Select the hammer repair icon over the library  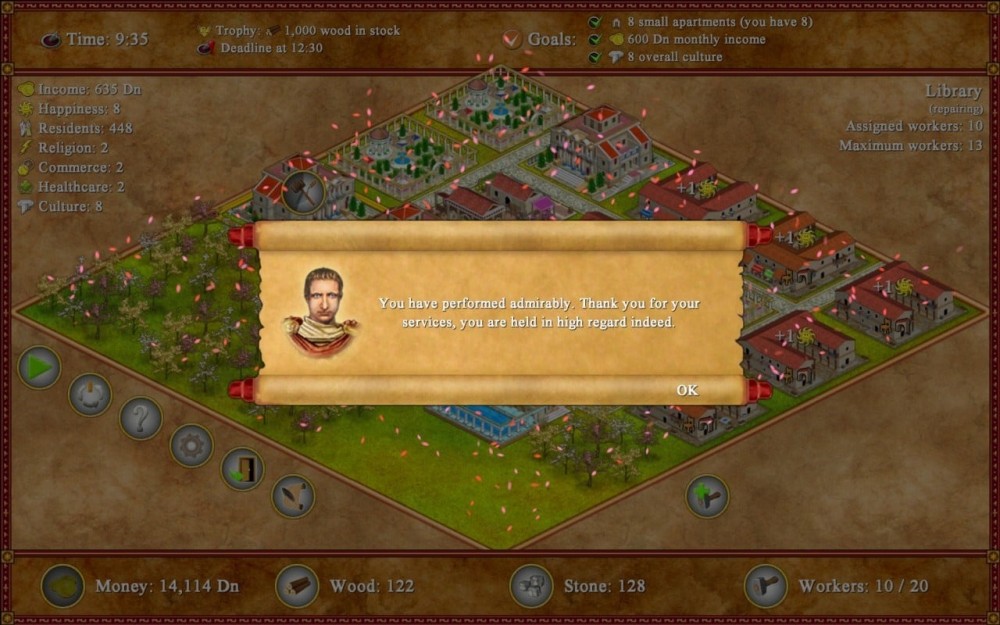tap(302, 191)
